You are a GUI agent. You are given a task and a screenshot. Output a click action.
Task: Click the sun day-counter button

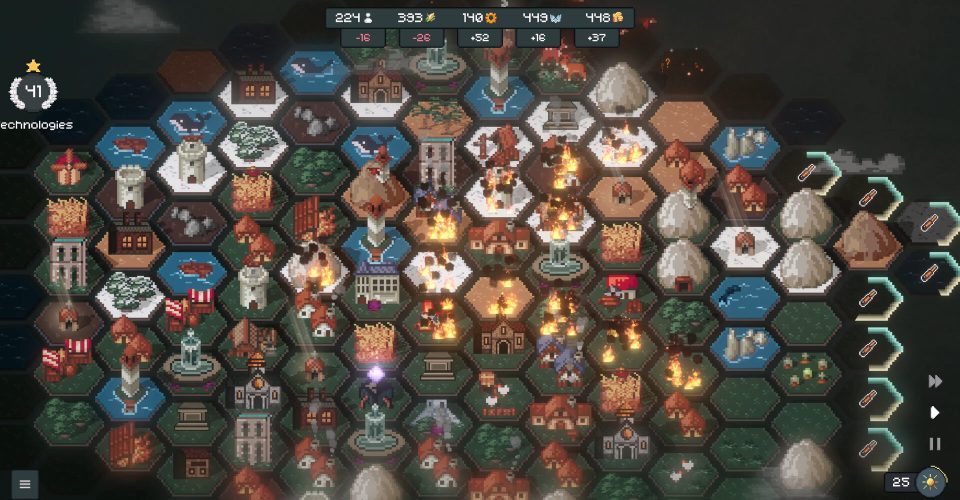click(931, 482)
